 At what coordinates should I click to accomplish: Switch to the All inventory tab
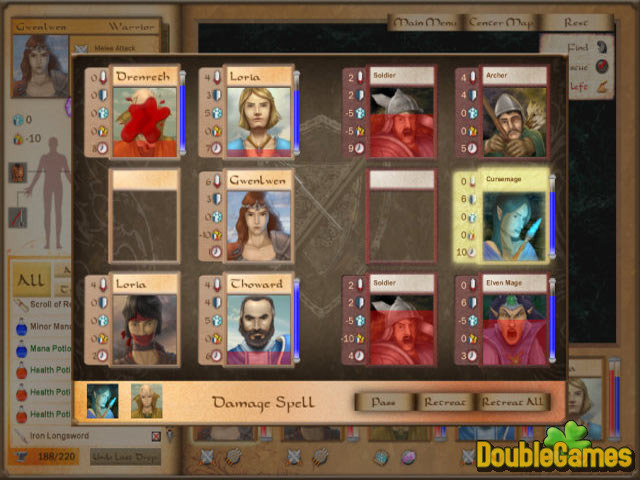(31, 280)
